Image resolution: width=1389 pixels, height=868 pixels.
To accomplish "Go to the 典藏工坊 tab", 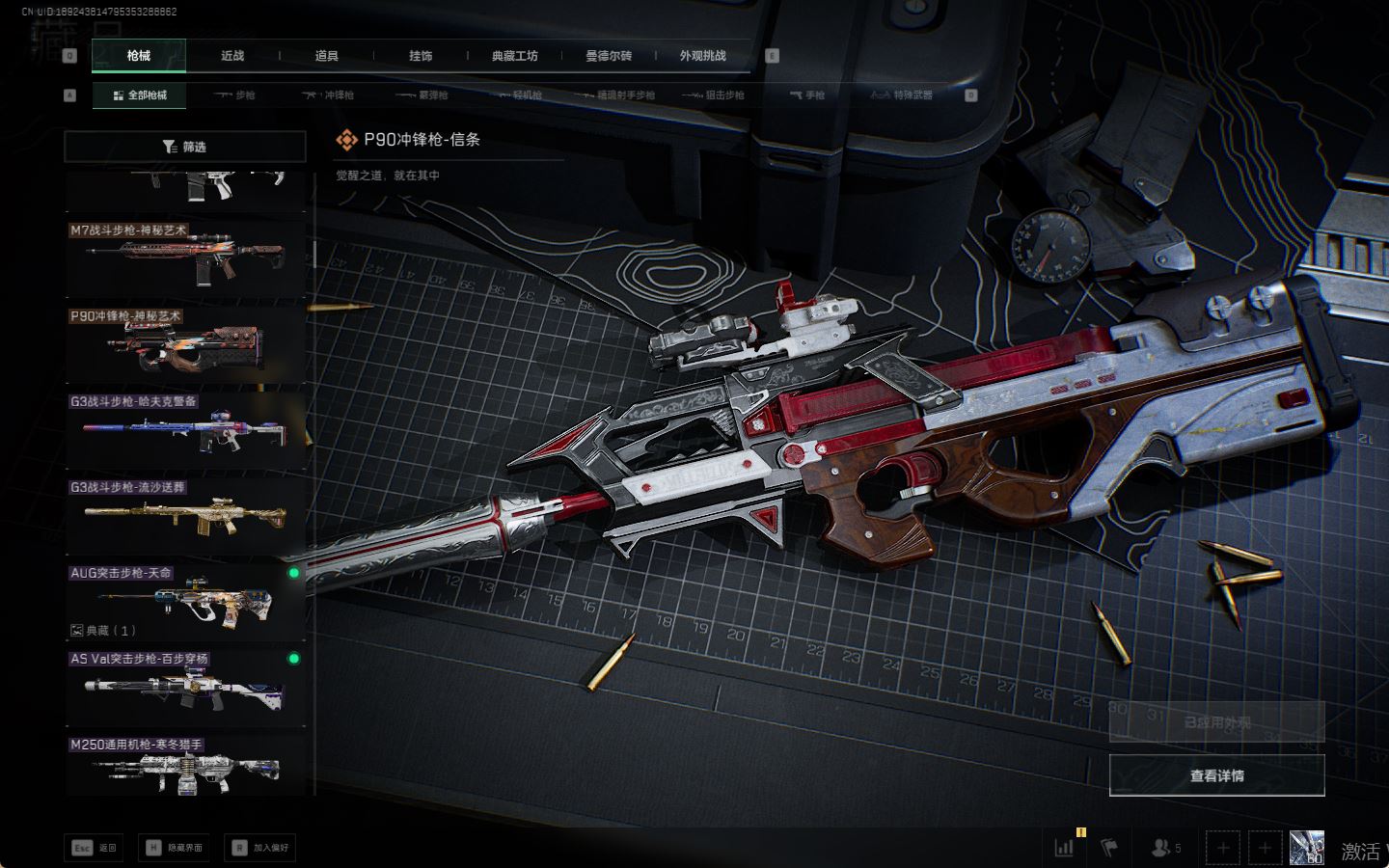I will [x=514, y=56].
